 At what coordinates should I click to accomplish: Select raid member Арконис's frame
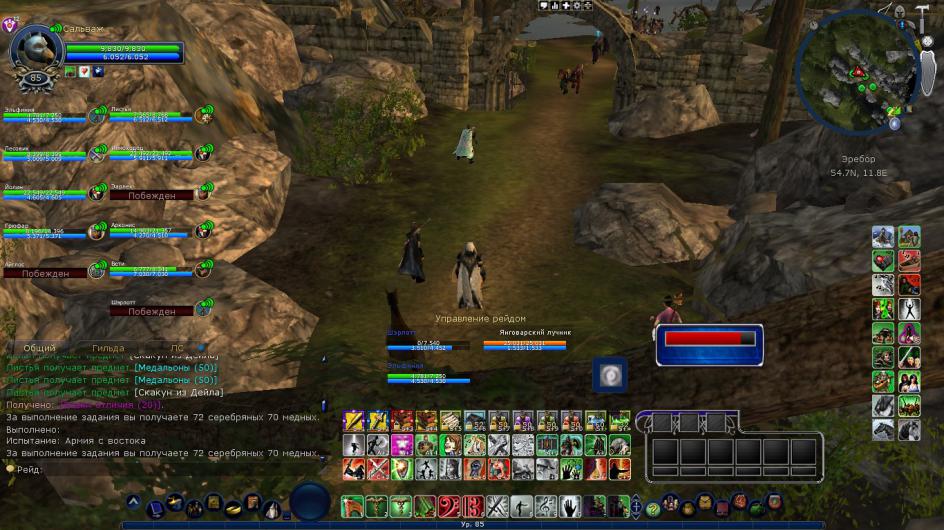151,232
